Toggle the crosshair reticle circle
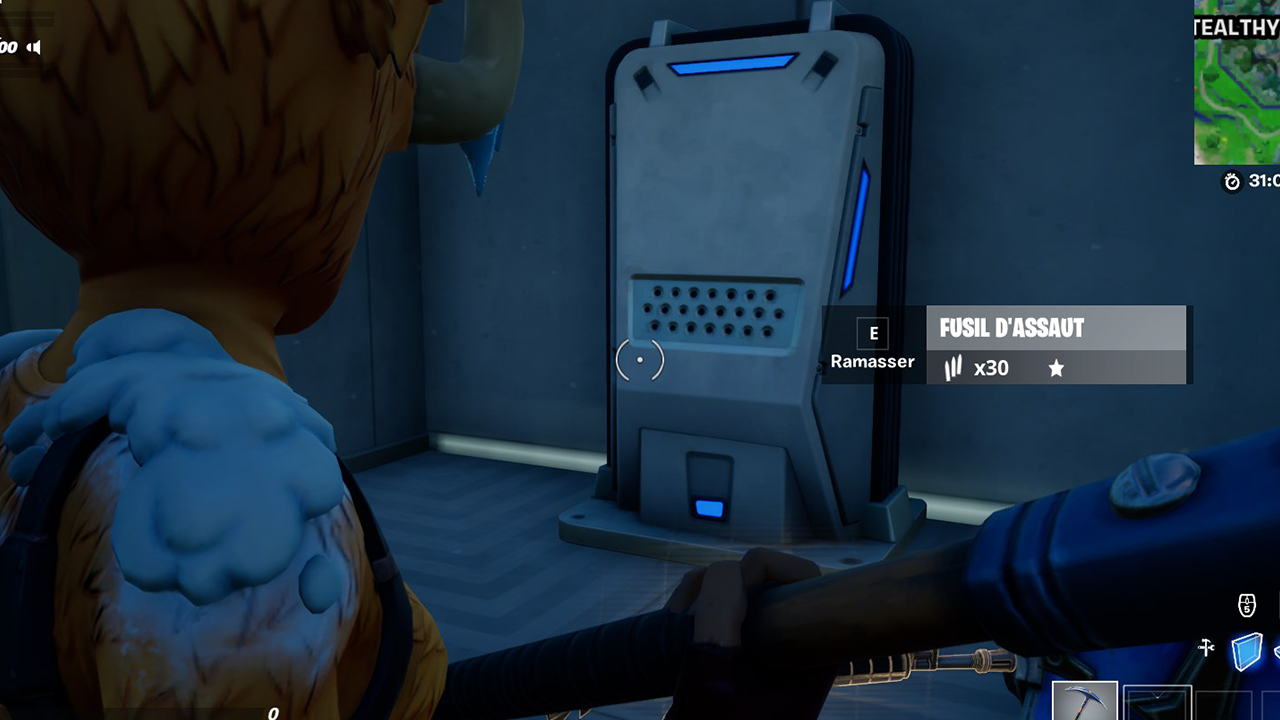 coord(640,360)
